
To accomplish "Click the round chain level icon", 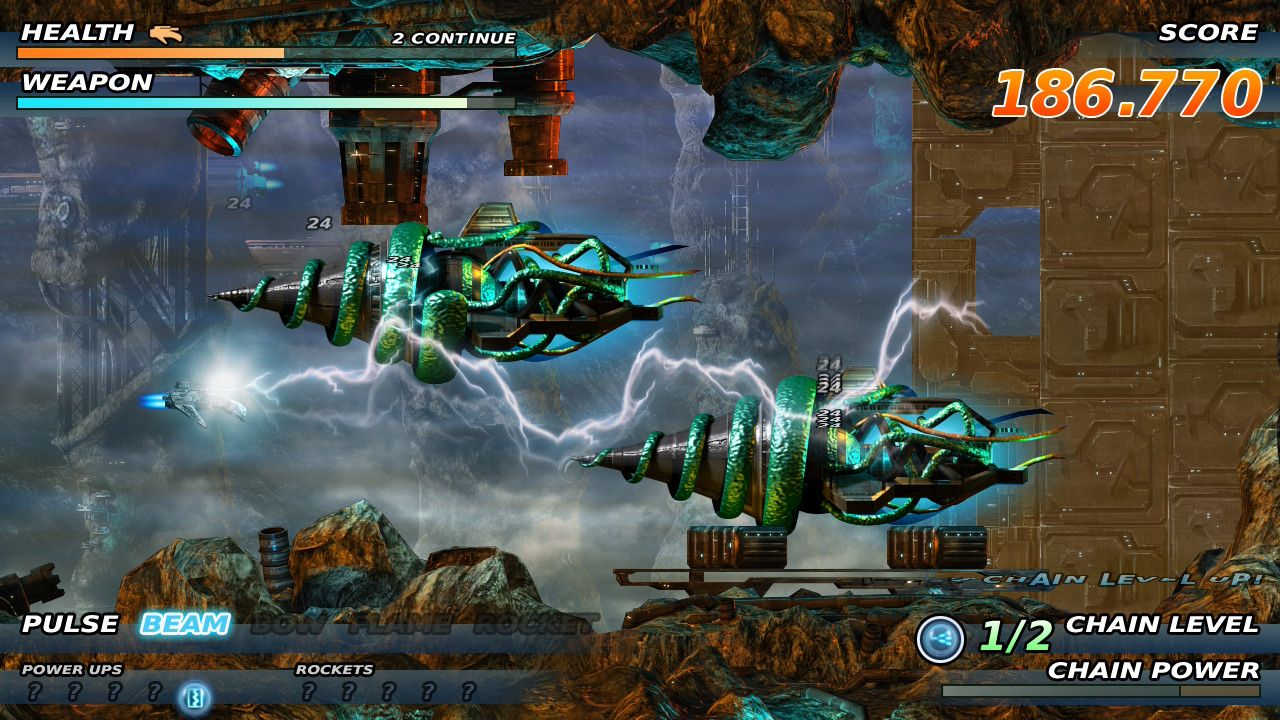I will point(941,639).
